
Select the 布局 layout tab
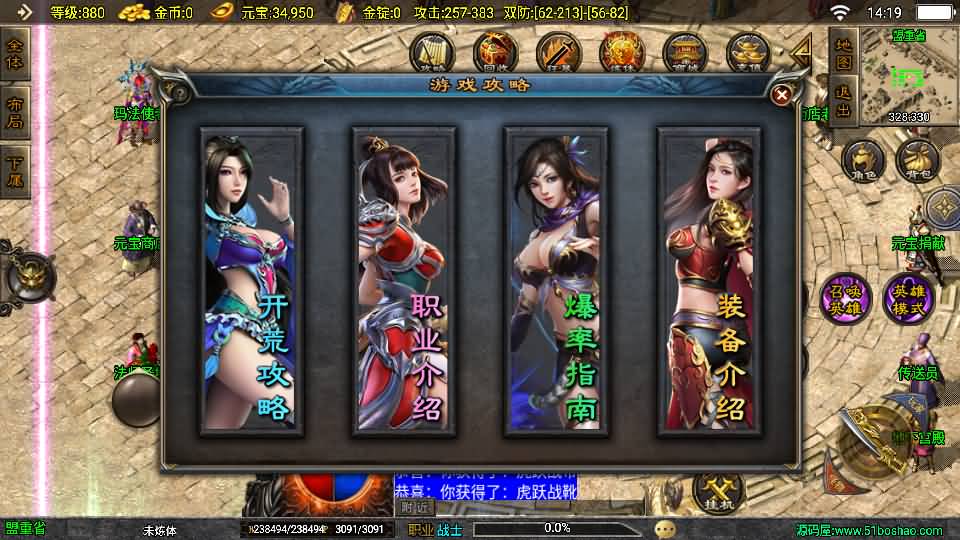[15, 112]
